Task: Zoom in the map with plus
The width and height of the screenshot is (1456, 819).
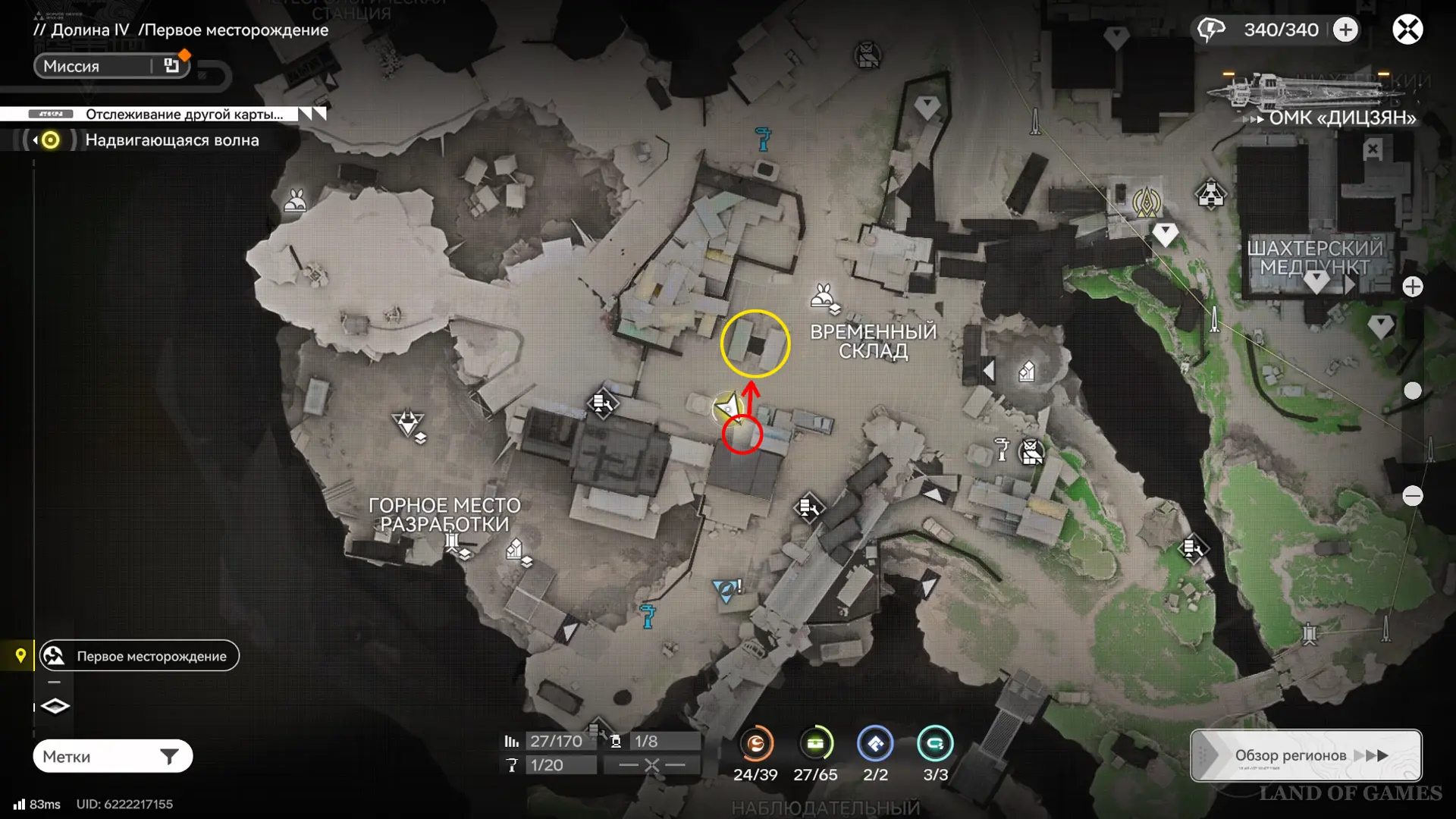Action: [1413, 287]
